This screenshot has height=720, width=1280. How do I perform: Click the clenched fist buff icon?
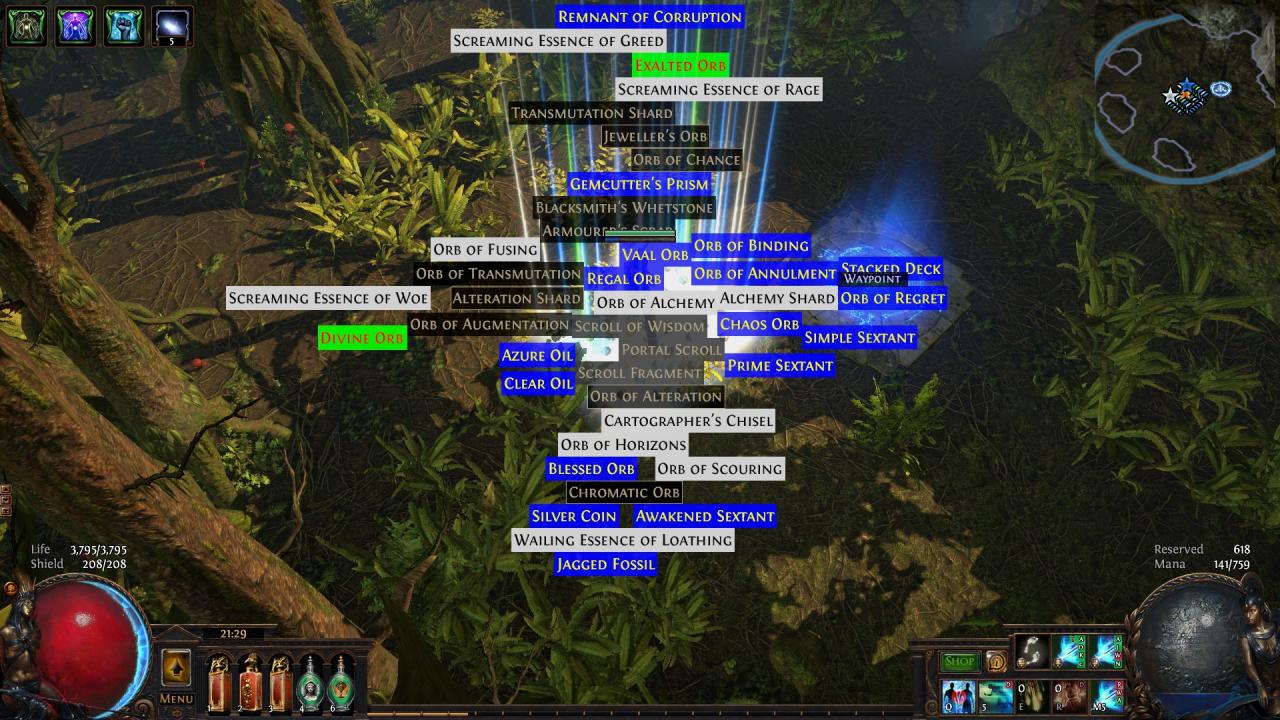(x=124, y=27)
